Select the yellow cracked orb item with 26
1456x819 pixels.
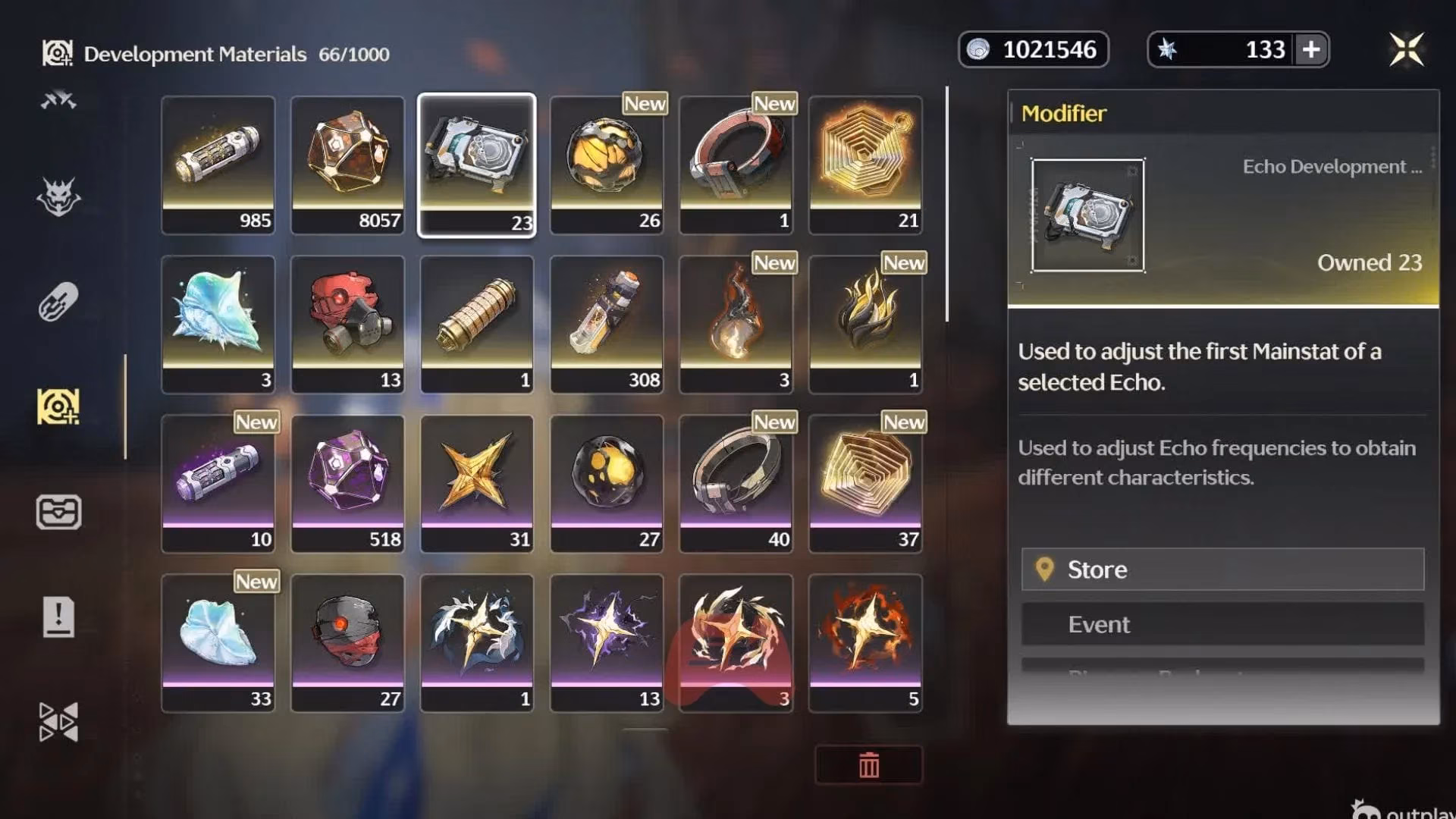tap(607, 165)
